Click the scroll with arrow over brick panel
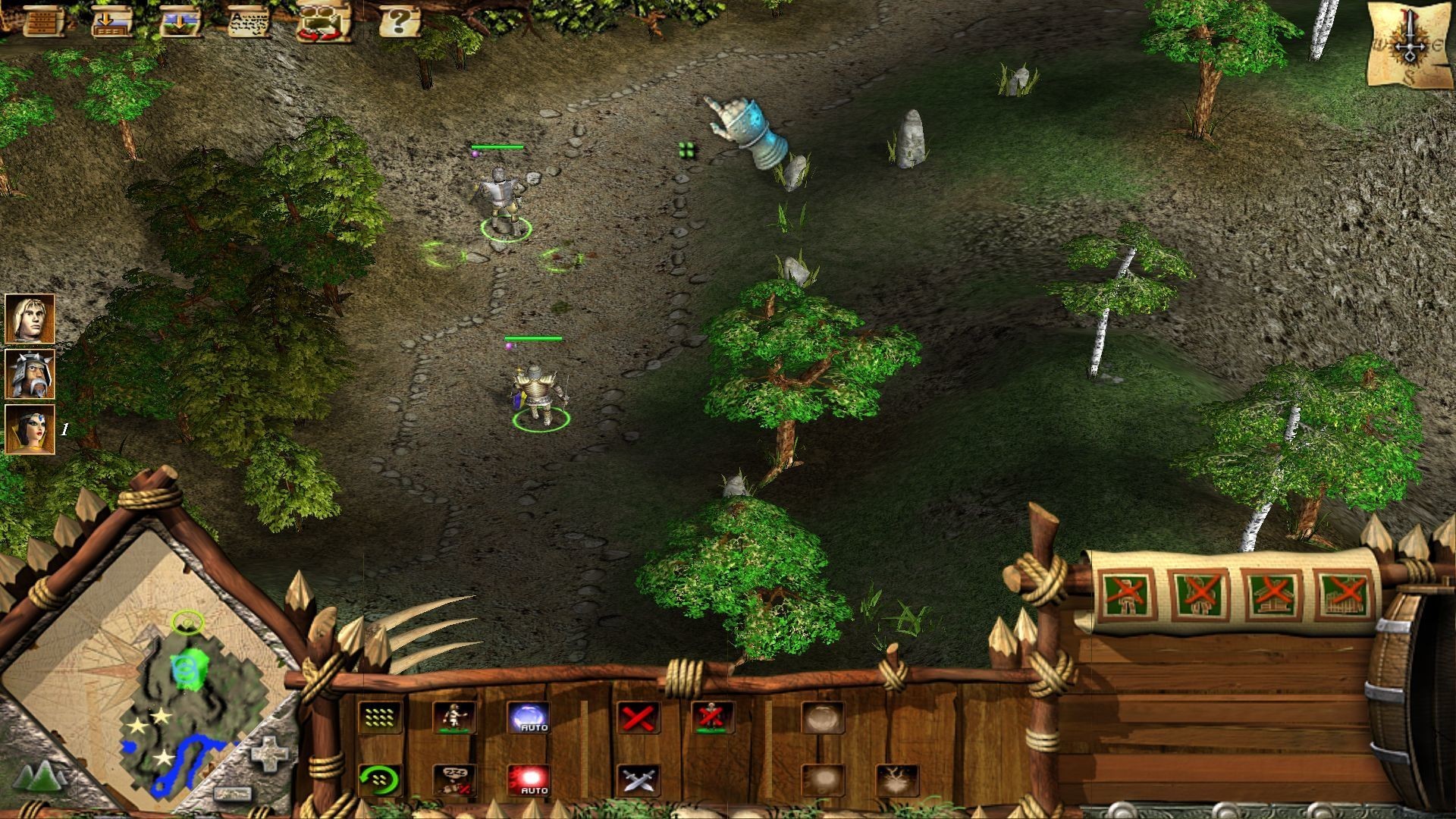Viewport: 1456px width, 819px height. click(x=111, y=20)
